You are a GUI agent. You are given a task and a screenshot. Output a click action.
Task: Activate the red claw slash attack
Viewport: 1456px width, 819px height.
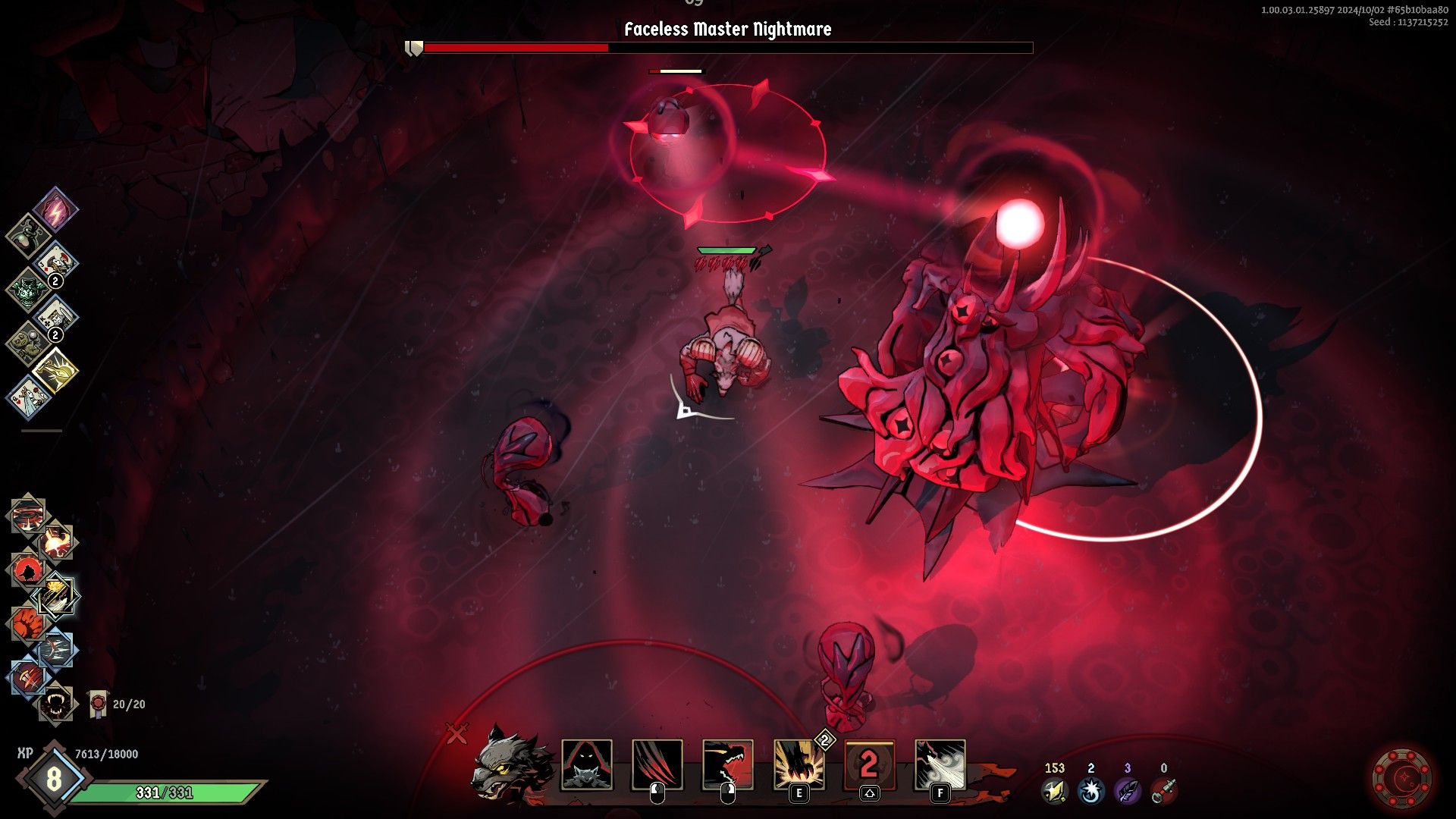click(x=657, y=764)
